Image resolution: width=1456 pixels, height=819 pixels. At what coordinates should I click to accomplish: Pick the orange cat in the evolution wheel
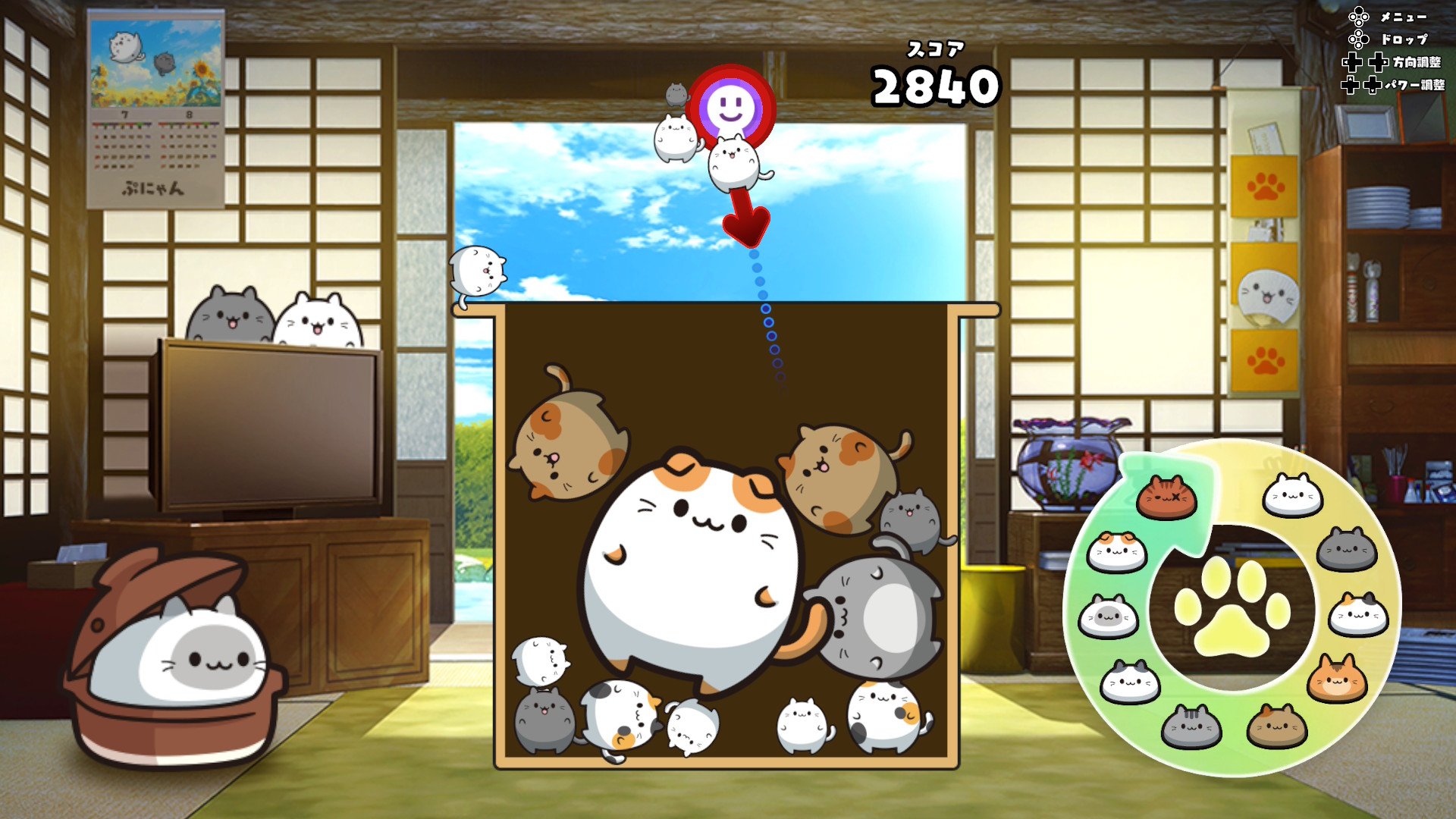1336,679
